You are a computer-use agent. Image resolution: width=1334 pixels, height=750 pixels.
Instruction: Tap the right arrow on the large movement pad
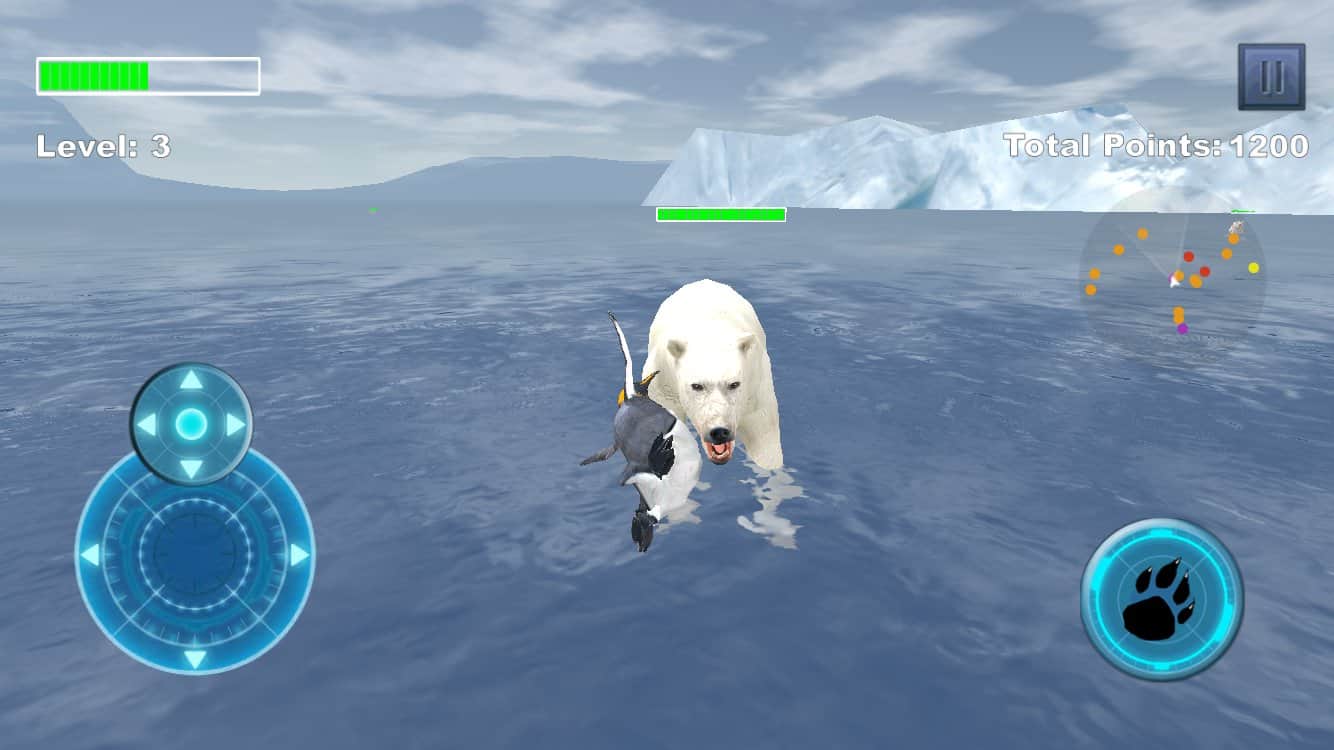[298, 555]
